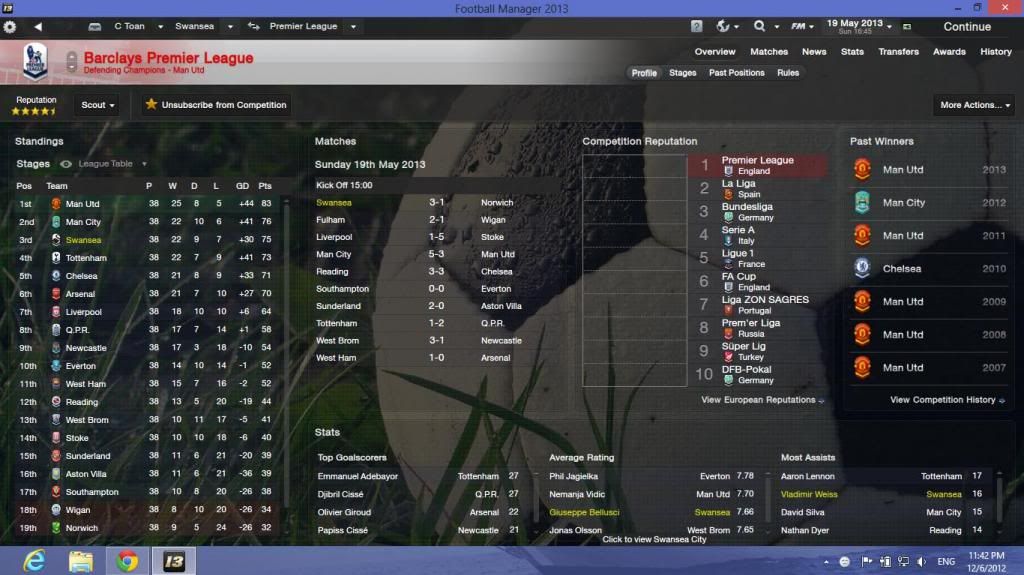This screenshot has height=575, width=1024.
Task: Open the Matches tab
Action: coord(769,52)
